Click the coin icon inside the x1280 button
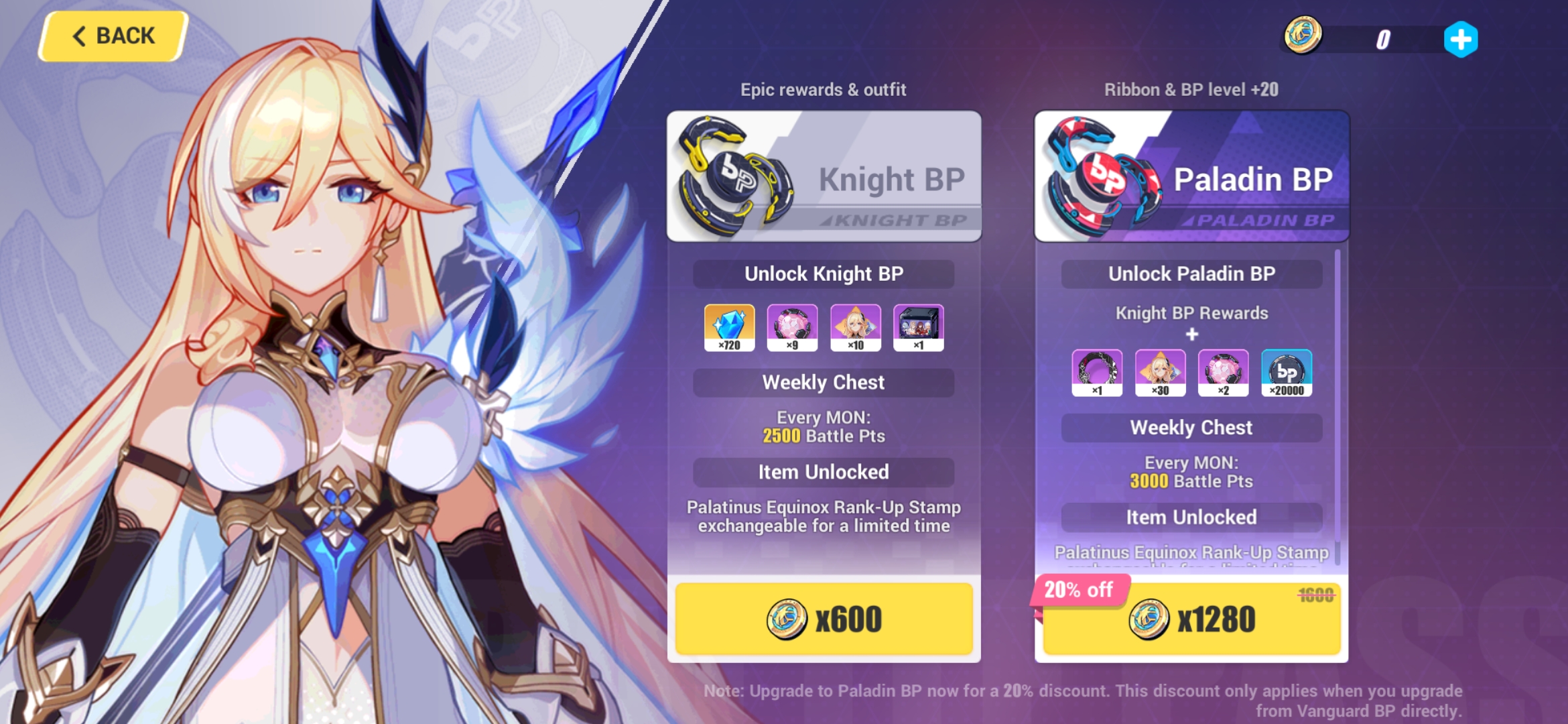The image size is (1568, 724). coord(1150,619)
